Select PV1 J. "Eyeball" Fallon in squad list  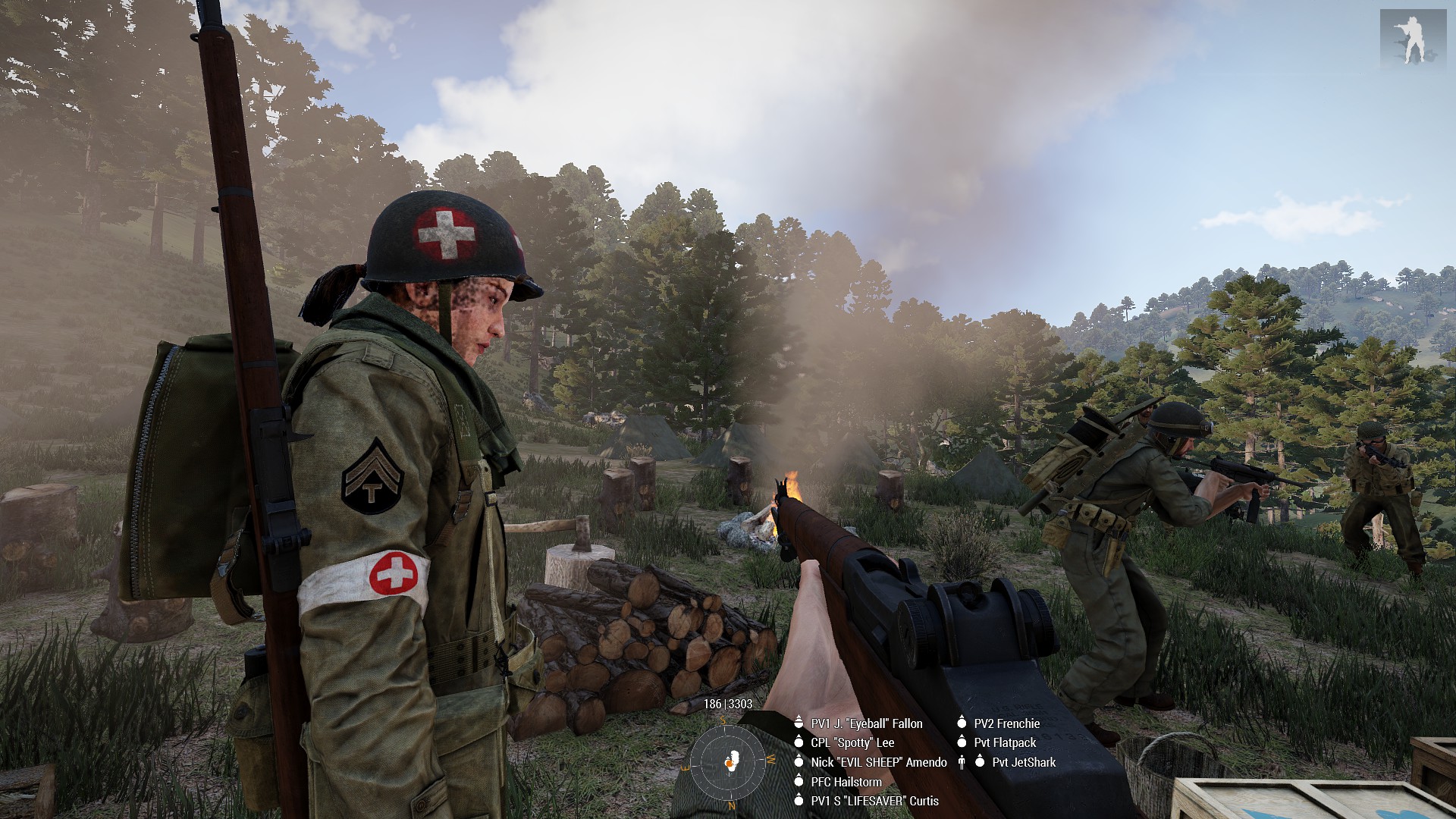(866, 723)
